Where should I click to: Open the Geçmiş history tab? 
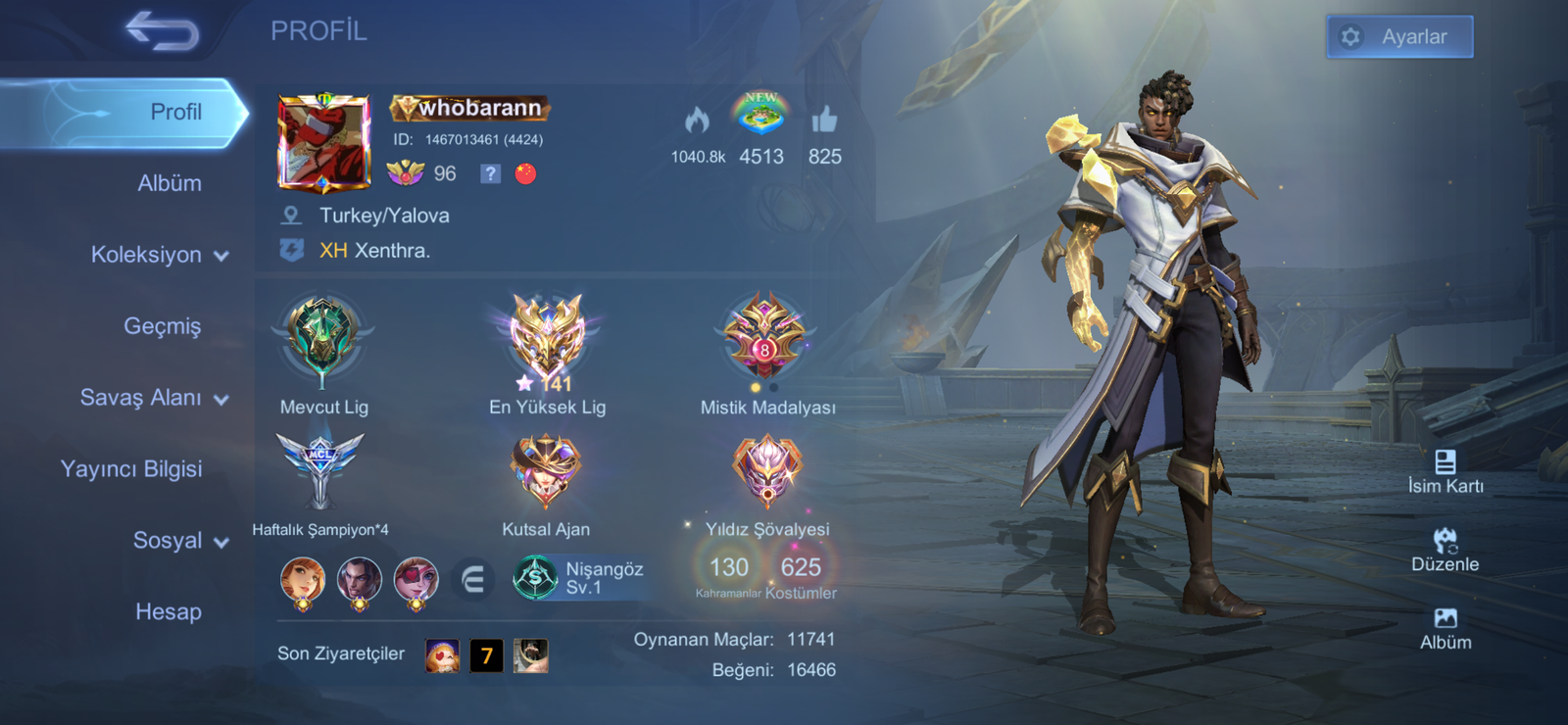pos(163,326)
